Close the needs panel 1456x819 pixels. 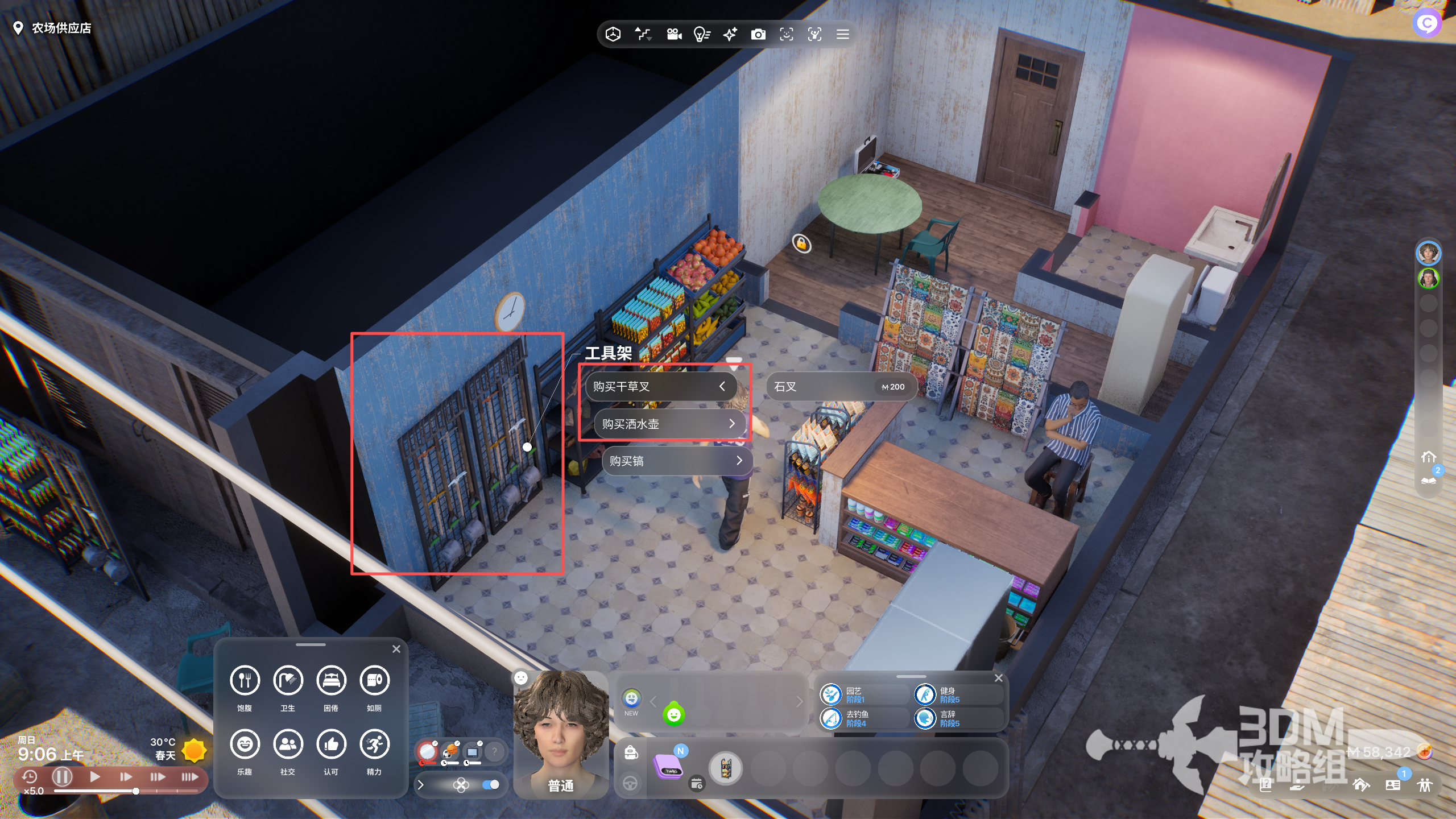tap(396, 649)
